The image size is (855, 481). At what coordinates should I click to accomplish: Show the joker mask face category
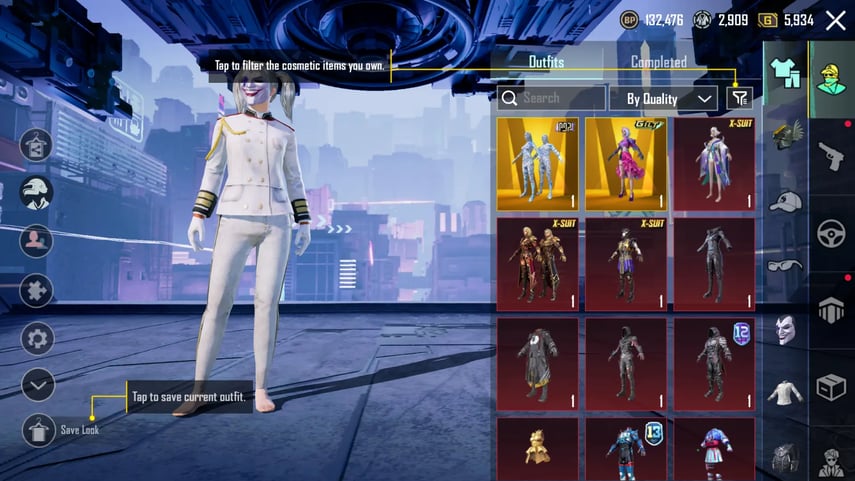point(786,328)
